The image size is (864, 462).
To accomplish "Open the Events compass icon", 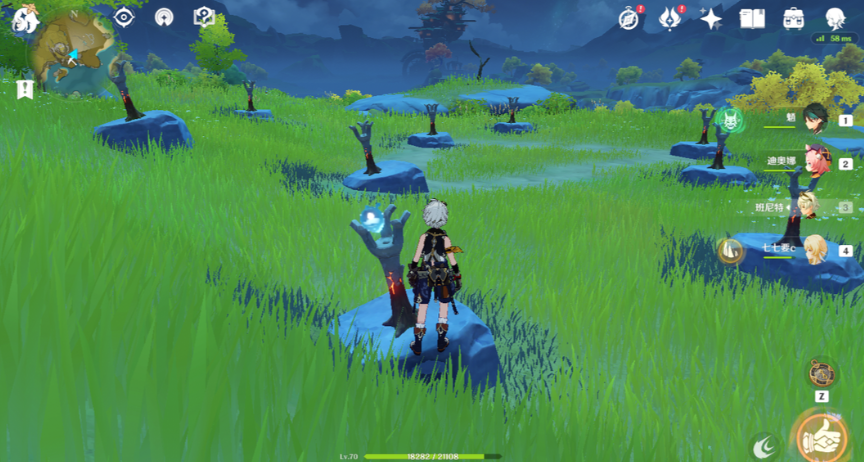I will point(629,19).
